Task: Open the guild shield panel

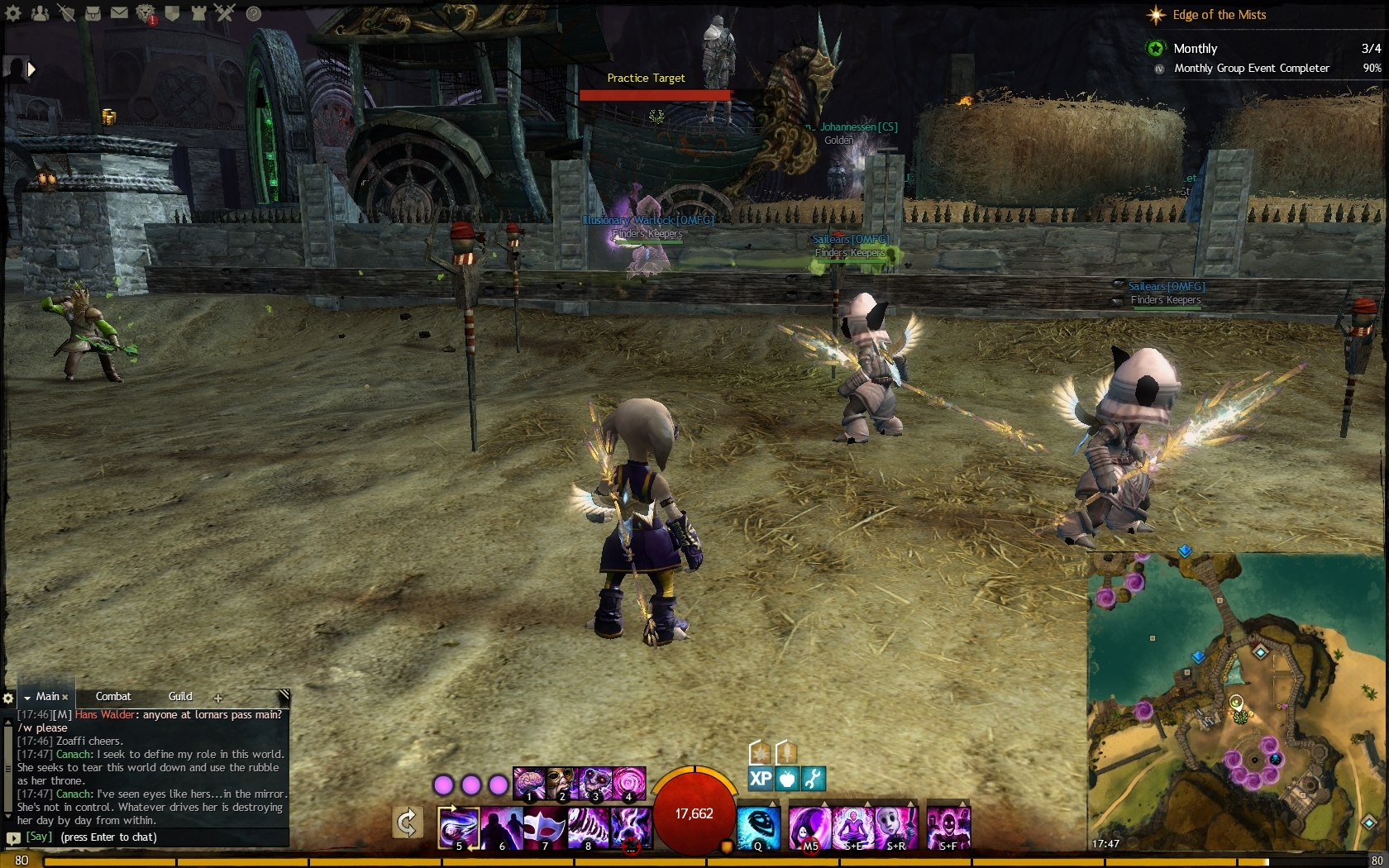Action: coord(172,13)
